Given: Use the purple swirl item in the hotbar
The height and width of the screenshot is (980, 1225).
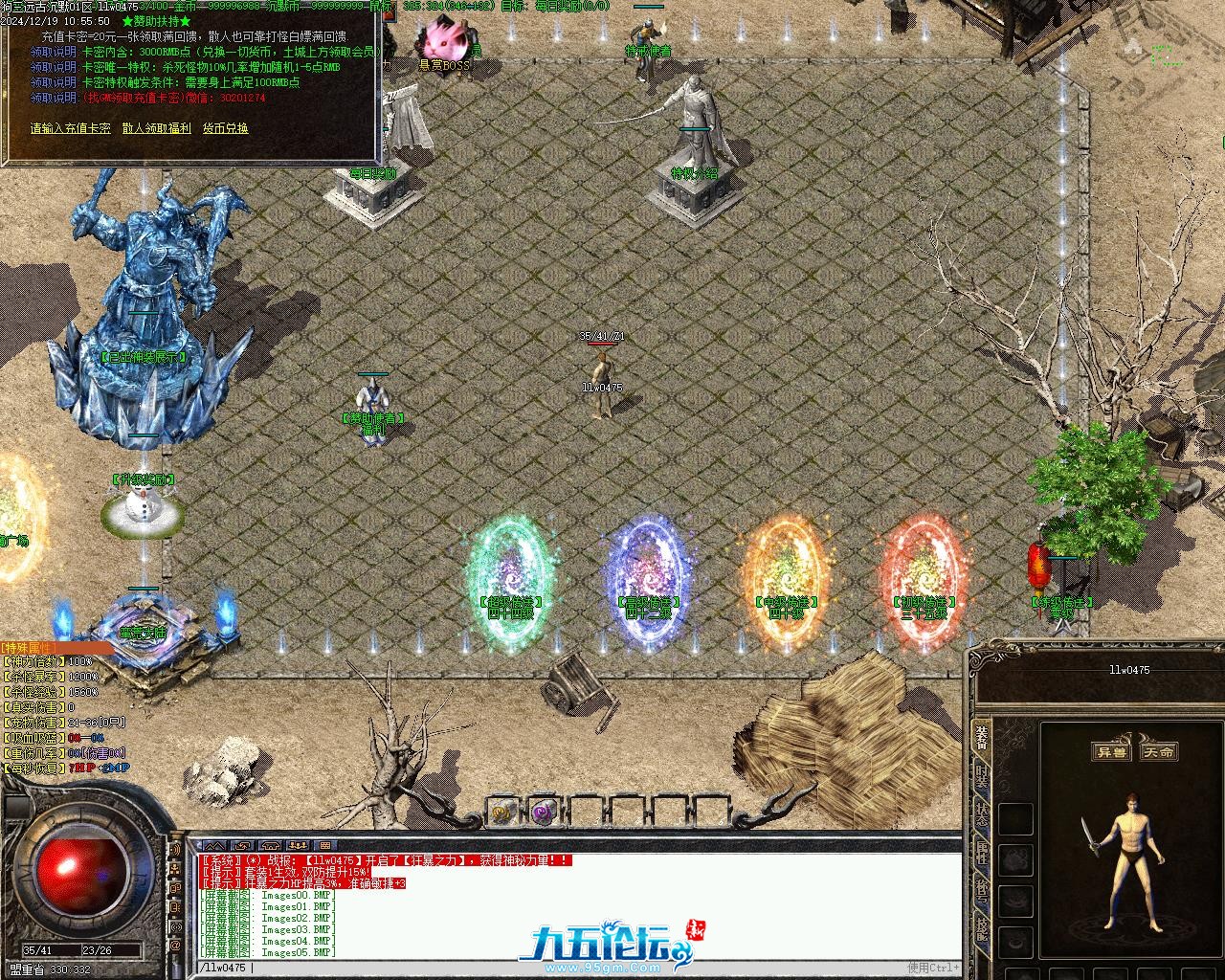Looking at the screenshot, I should [x=542, y=813].
